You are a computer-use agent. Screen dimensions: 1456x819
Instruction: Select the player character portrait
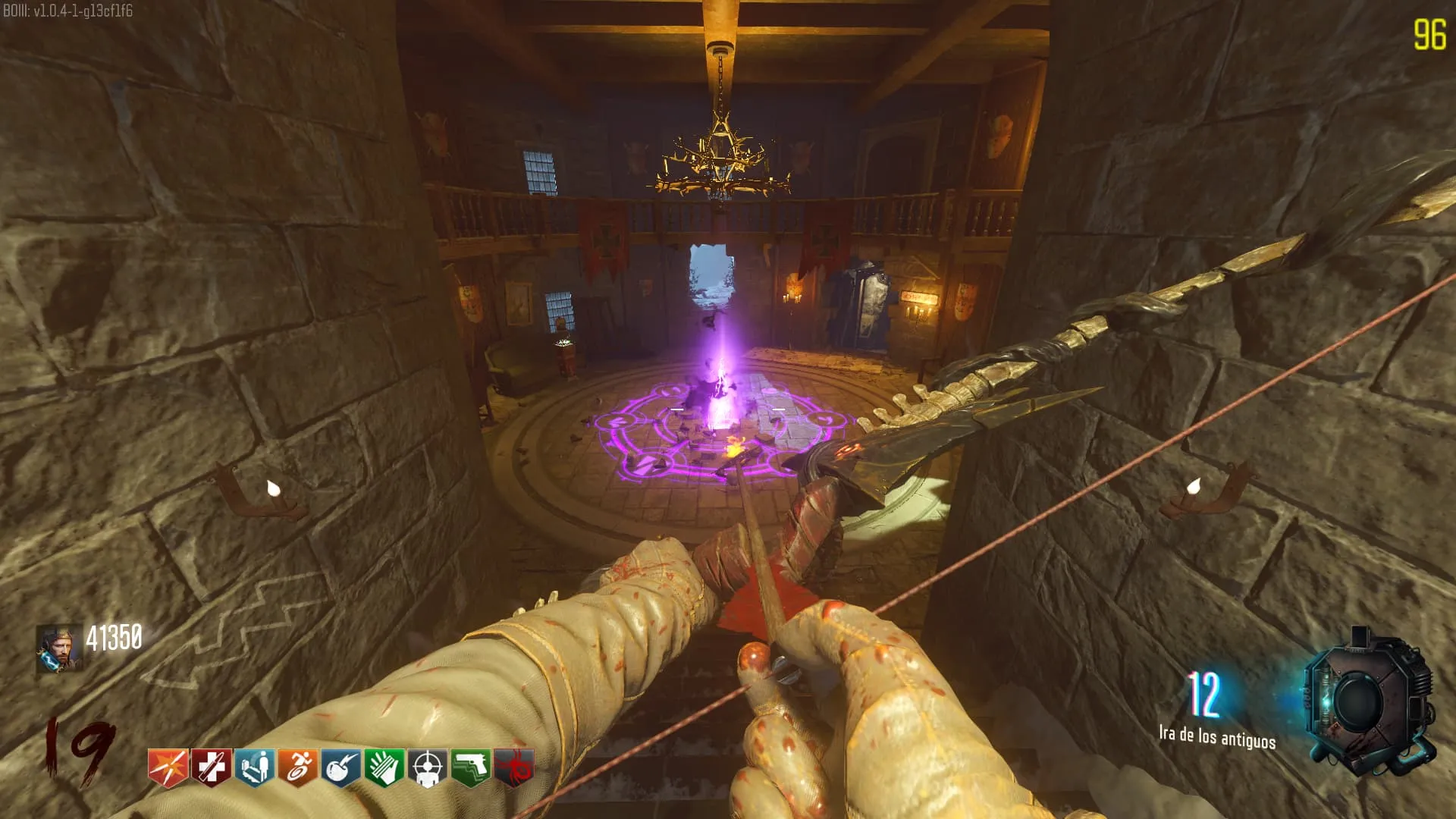tap(59, 648)
